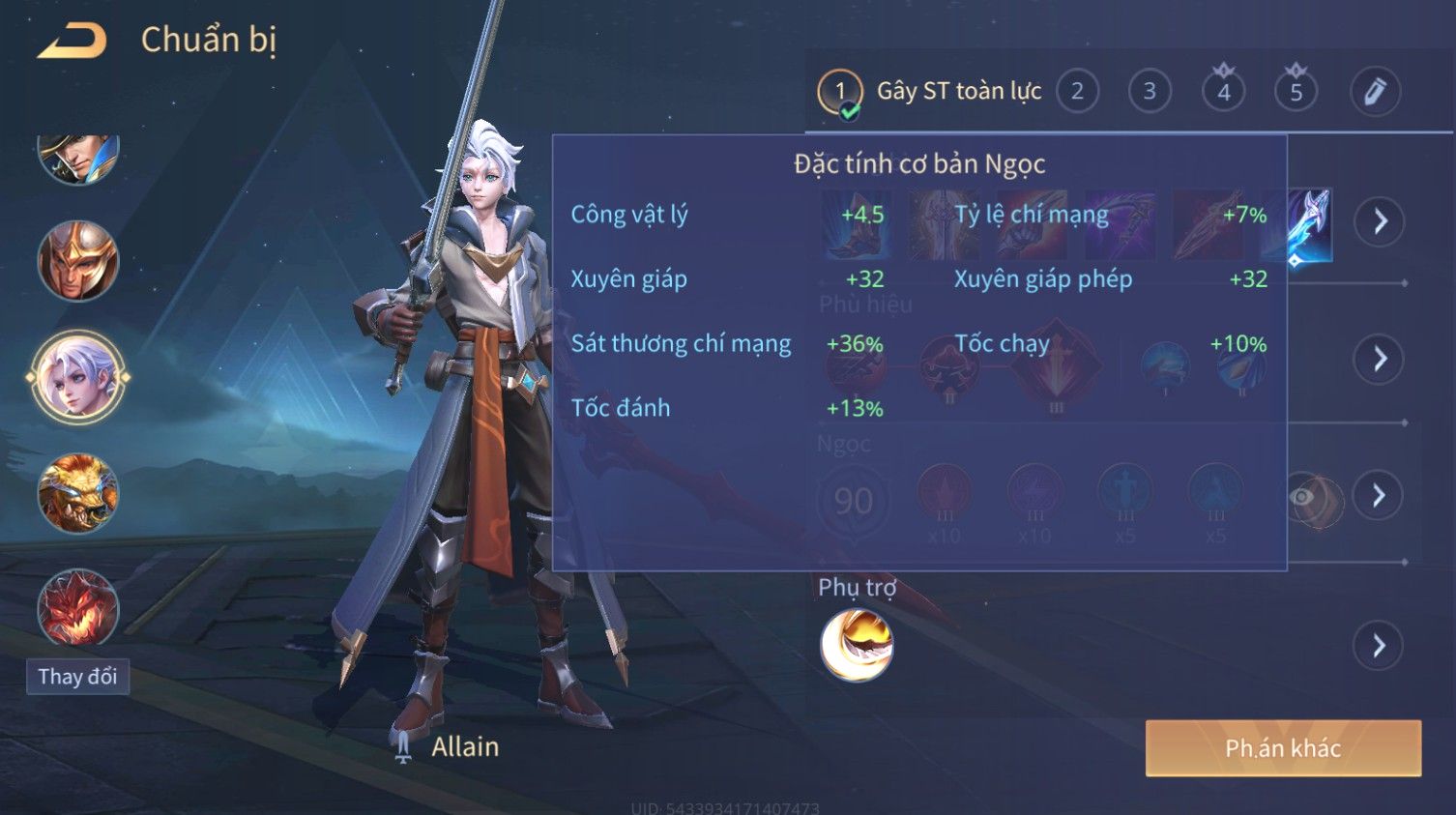Open the Phù hiệu section arrow
This screenshot has height=815, width=1456.
coord(1380,359)
